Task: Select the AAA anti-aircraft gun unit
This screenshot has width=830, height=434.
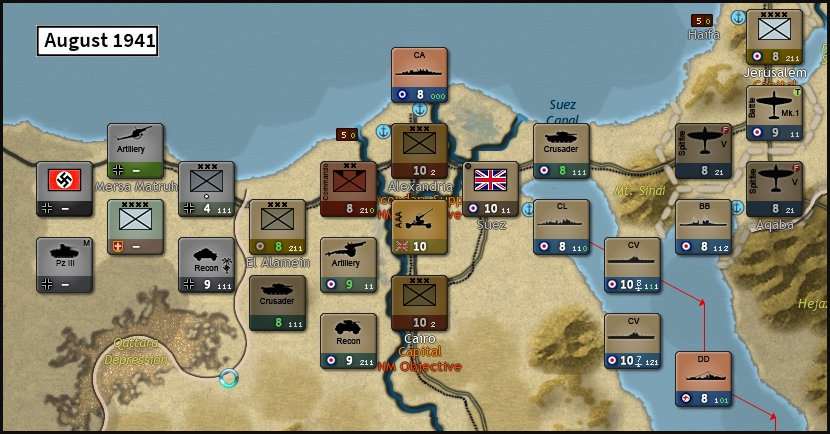Action: (x=419, y=227)
